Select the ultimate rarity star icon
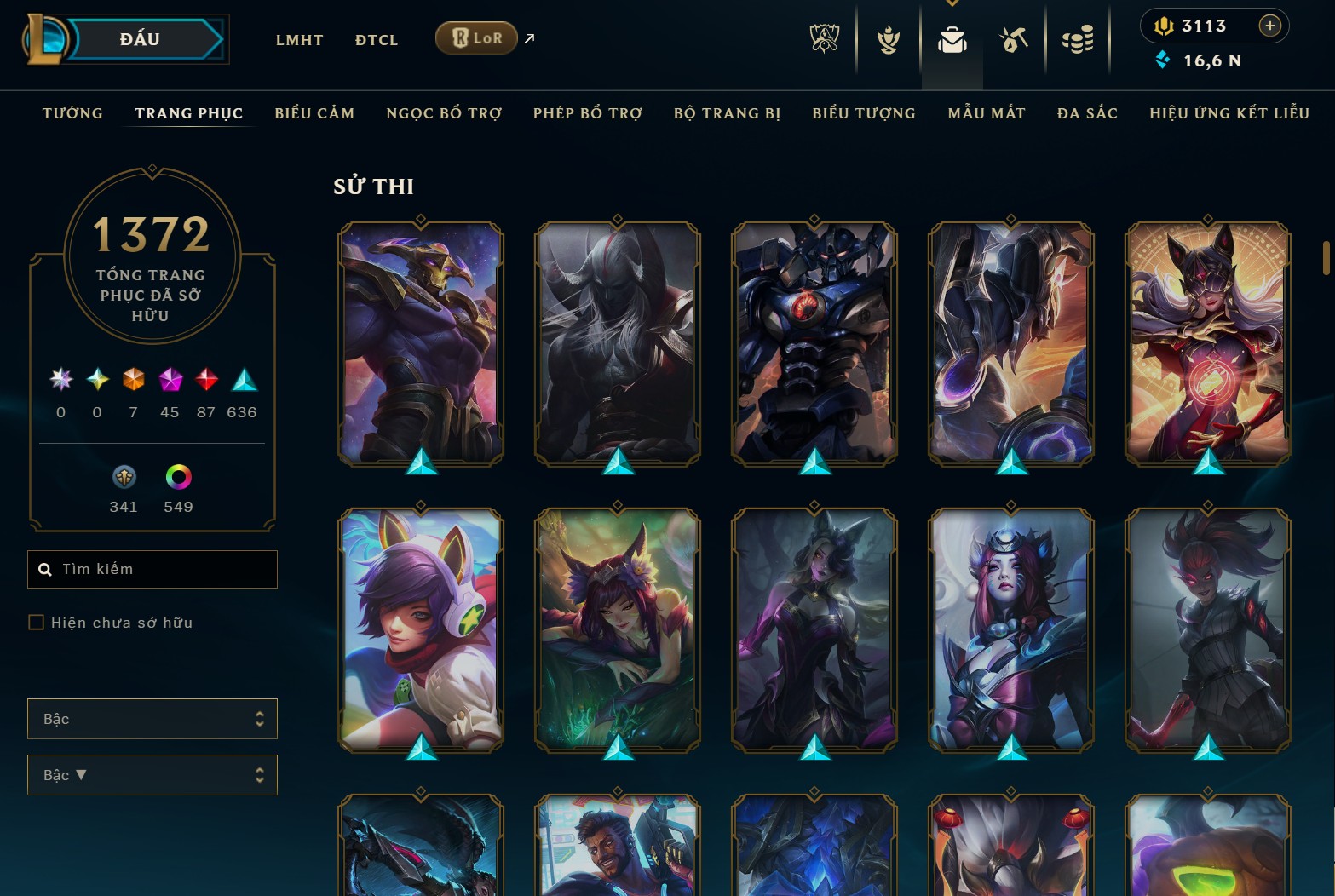 (60, 380)
